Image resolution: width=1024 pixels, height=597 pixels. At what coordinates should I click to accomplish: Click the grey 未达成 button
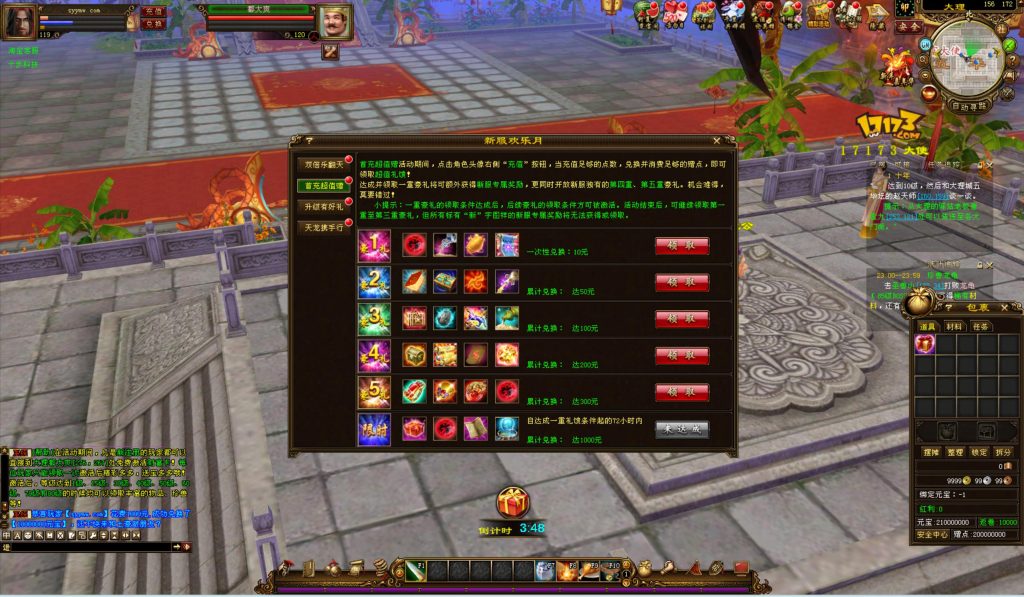(682, 429)
